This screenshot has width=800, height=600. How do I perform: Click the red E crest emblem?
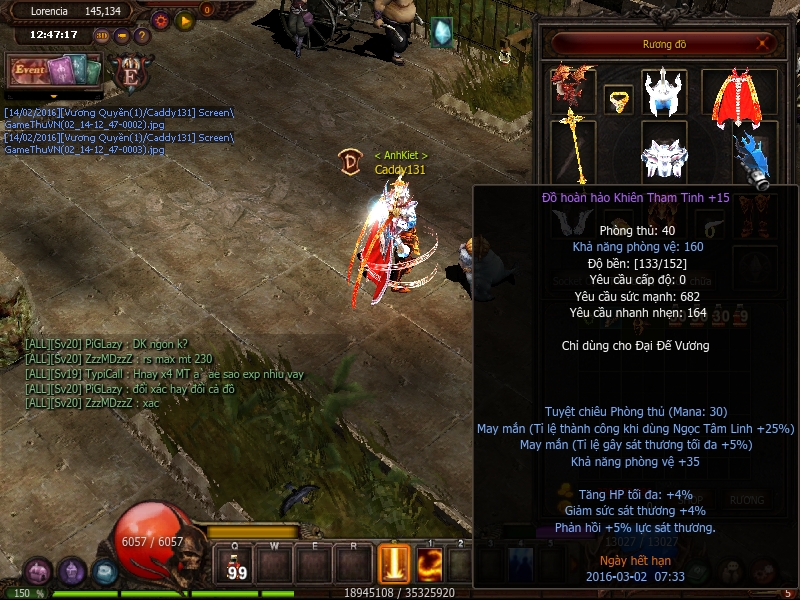129,74
